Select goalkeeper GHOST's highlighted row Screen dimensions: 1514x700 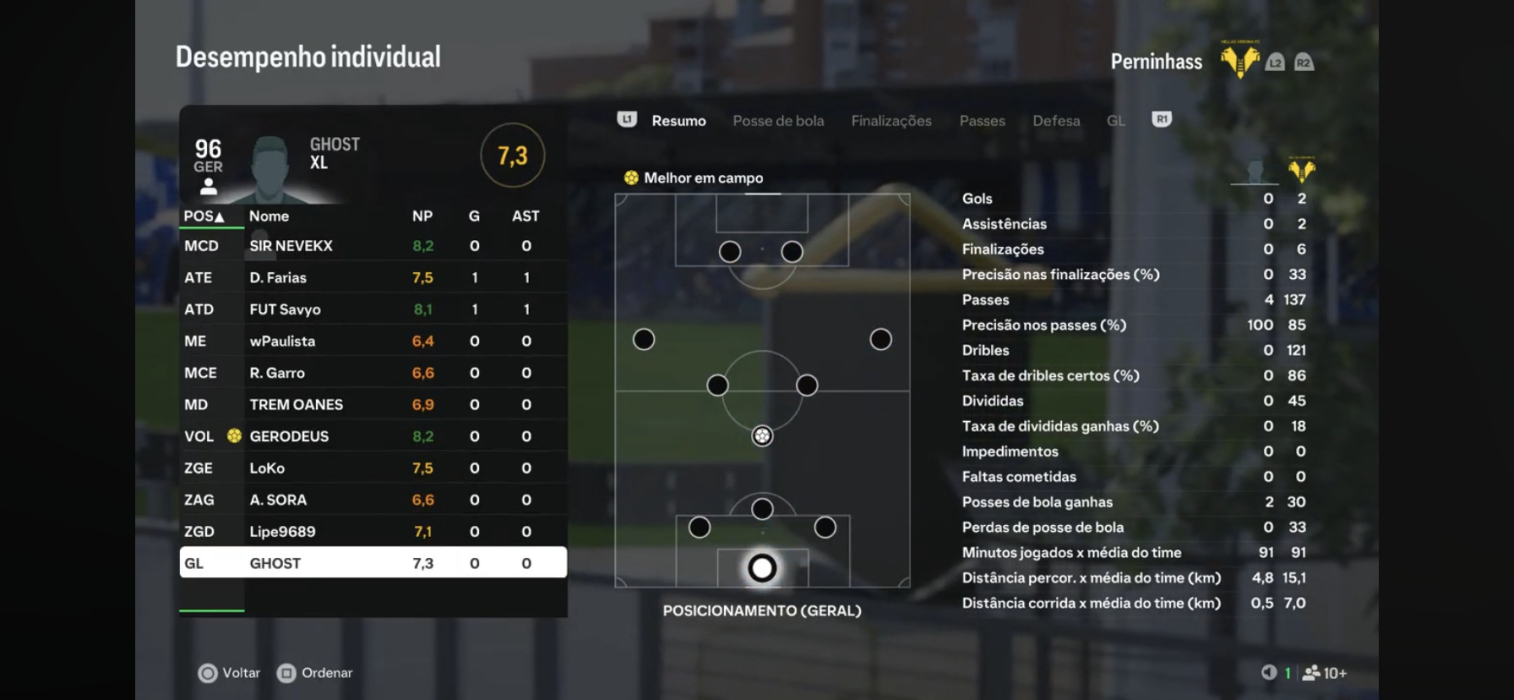372,563
